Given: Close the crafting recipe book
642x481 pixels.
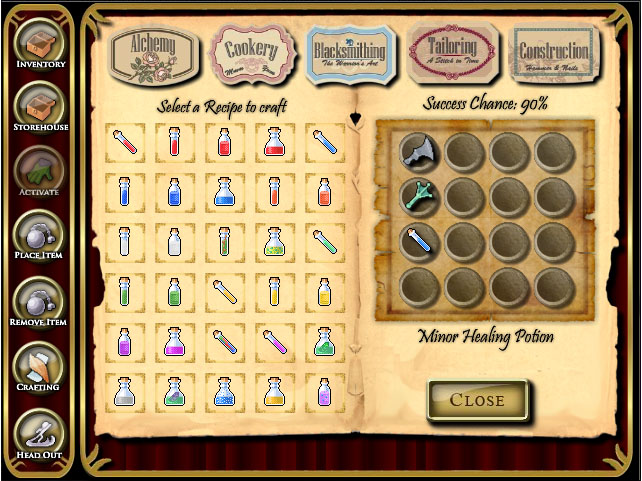Looking at the screenshot, I should tap(477, 401).
